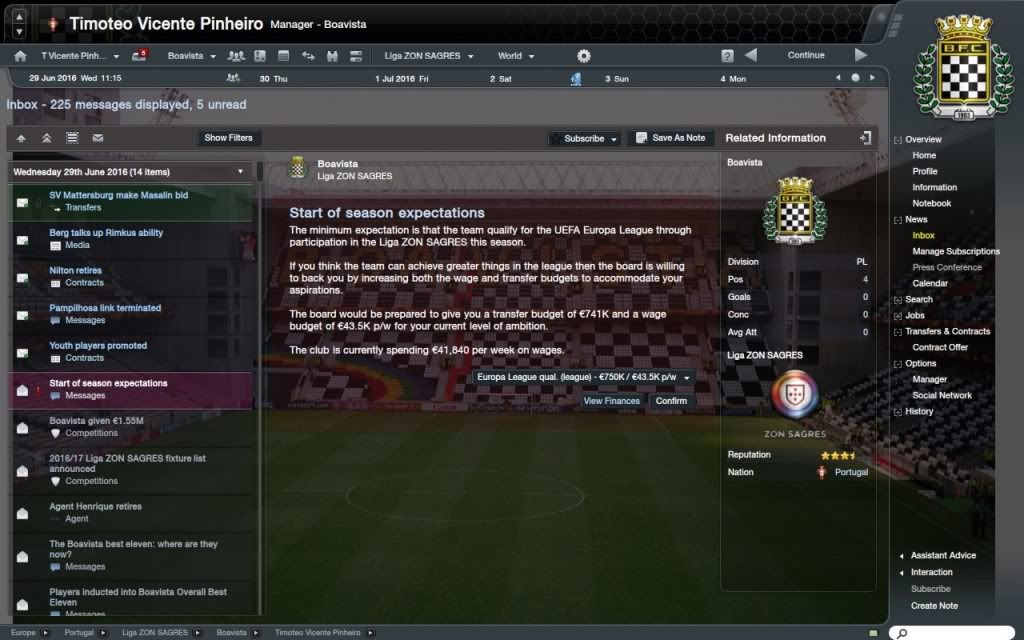Open the Youth players promoted message

(98, 346)
